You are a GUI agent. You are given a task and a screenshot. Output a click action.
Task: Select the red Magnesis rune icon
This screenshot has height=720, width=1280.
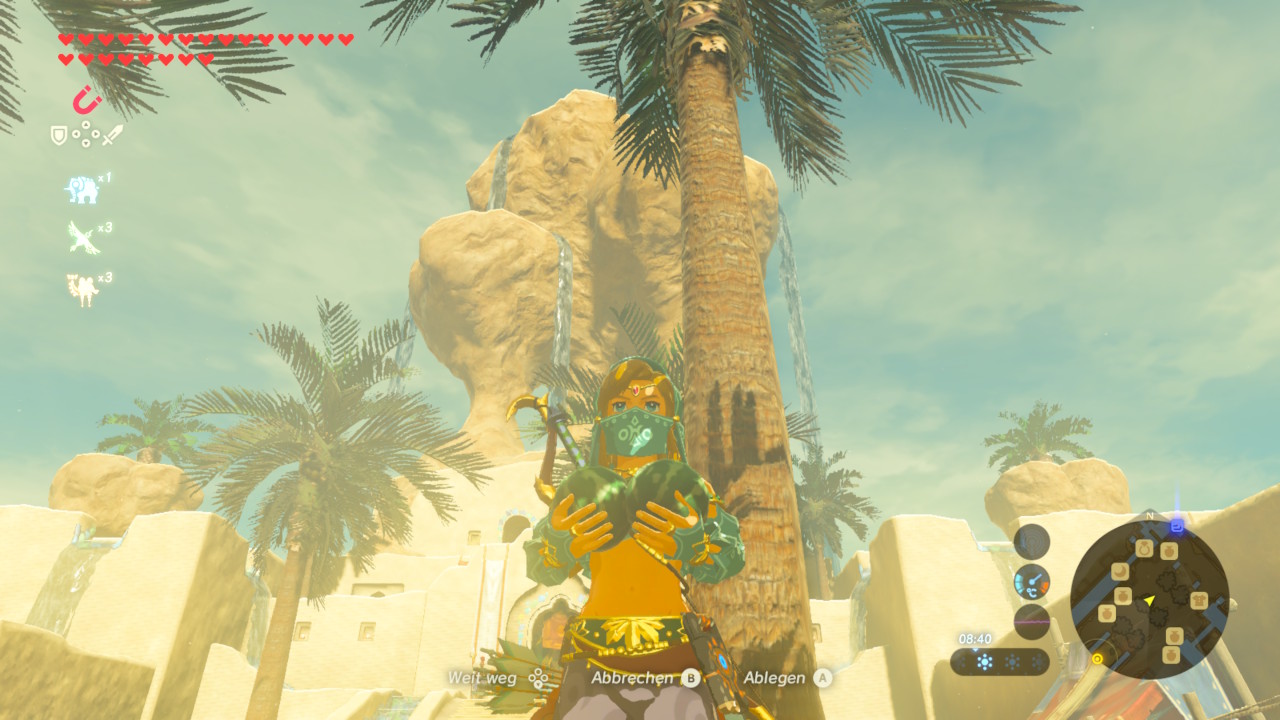click(87, 100)
